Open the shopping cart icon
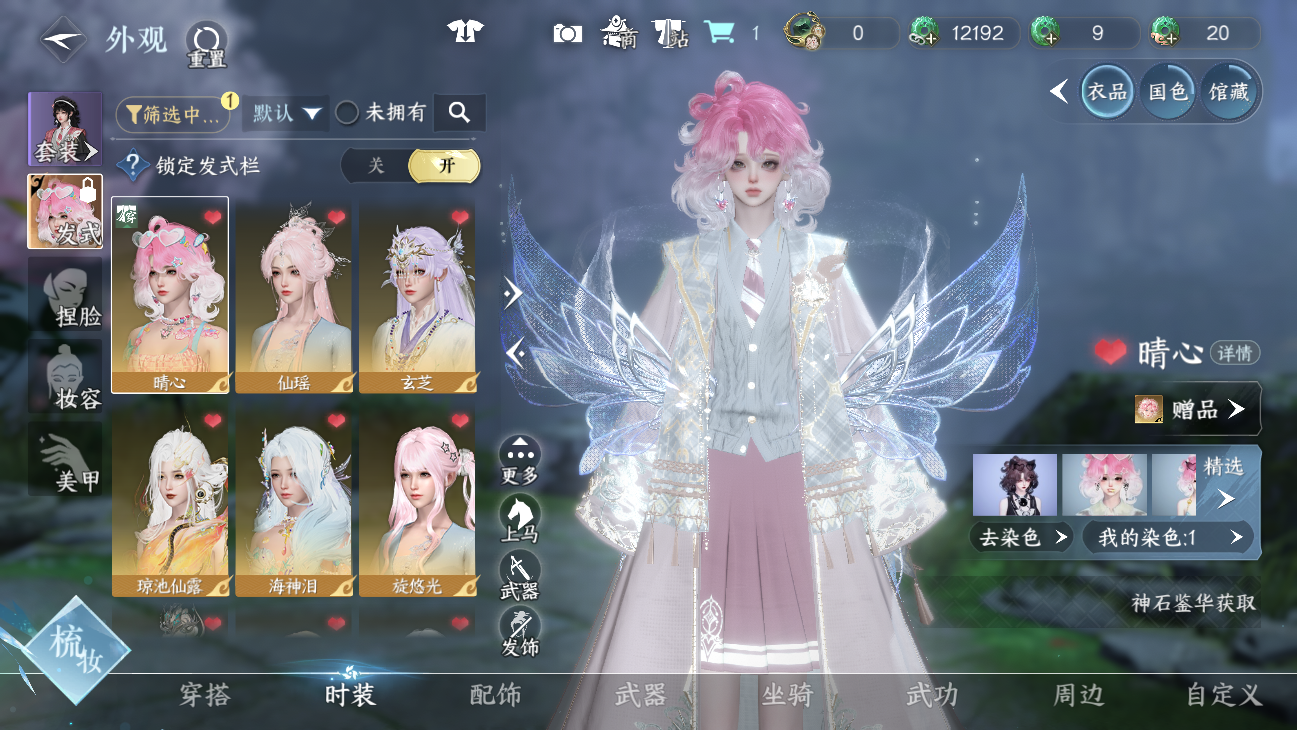Image resolution: width=1297 pixels, height=730 pixels. pyautogui.click(x=719, y=33)
